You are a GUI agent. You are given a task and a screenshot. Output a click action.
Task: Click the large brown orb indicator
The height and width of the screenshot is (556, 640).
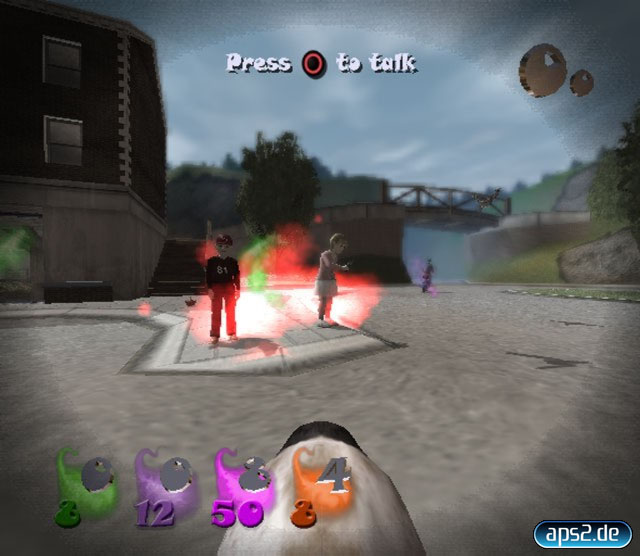click(542, 70)
